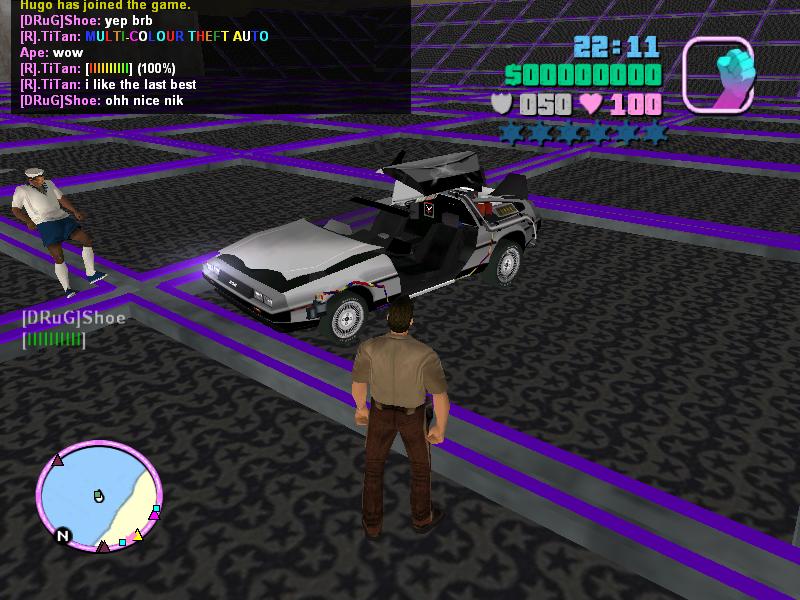Click the fist weapon icon
This screenshot has width=800, height=600.
718,74
